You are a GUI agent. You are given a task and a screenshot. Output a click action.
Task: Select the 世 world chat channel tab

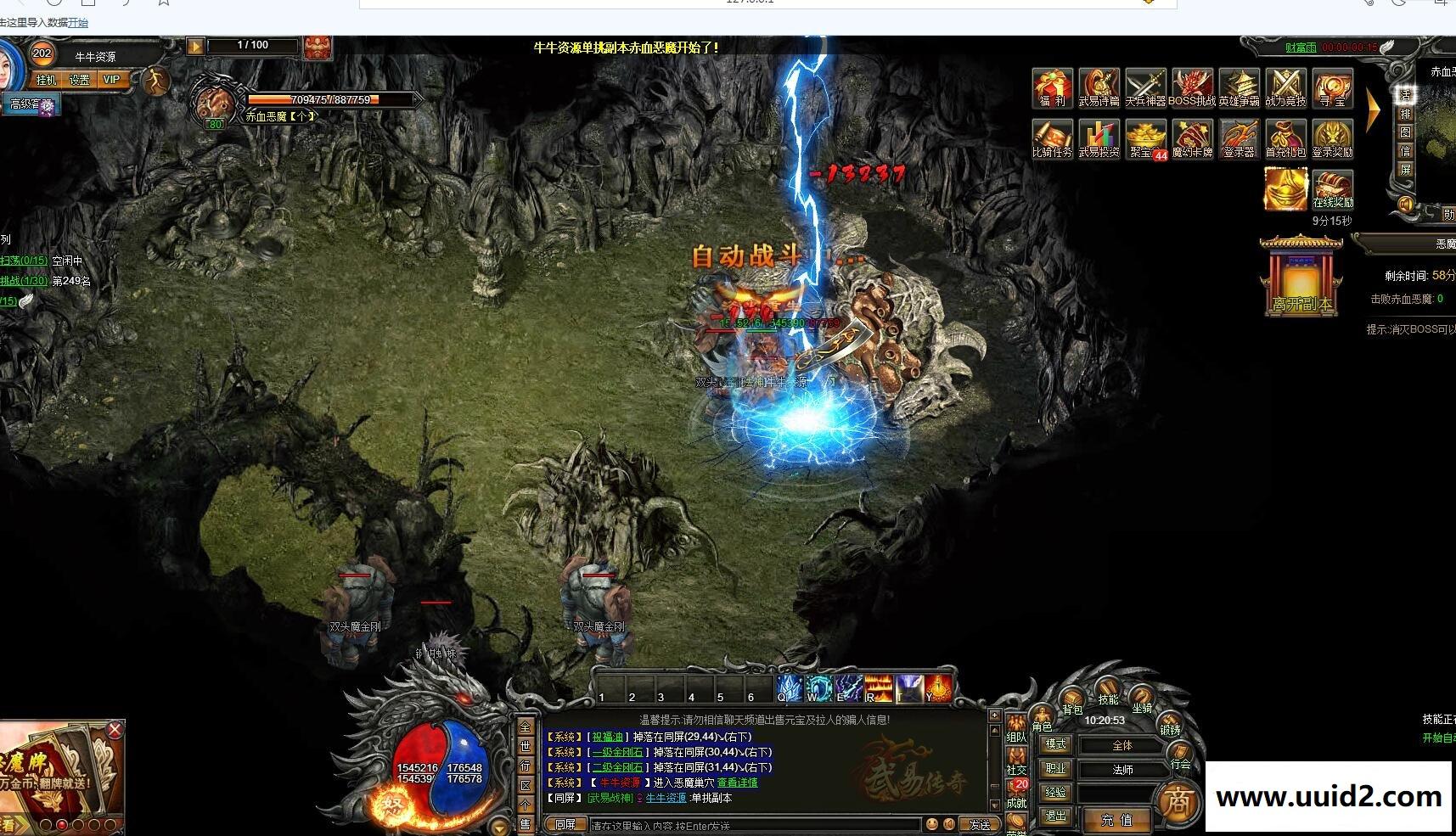tap(525, 747)
